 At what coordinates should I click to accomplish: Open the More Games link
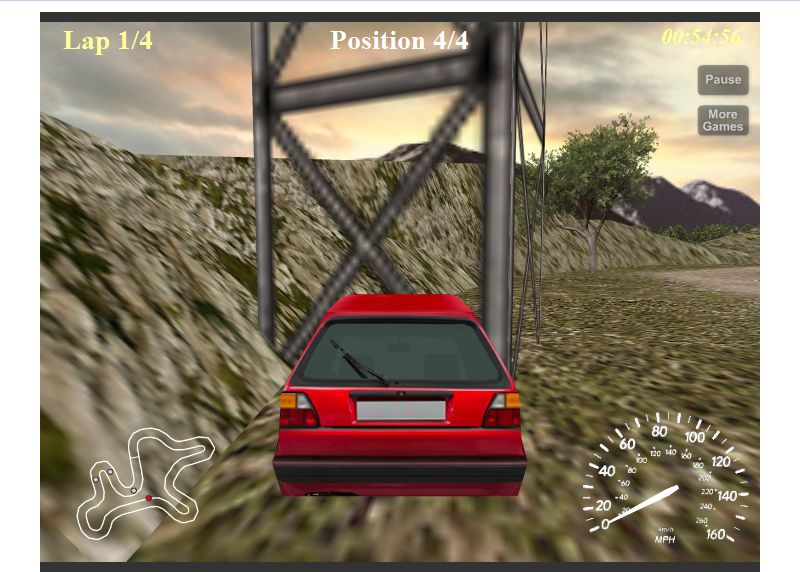click(723, 121)
